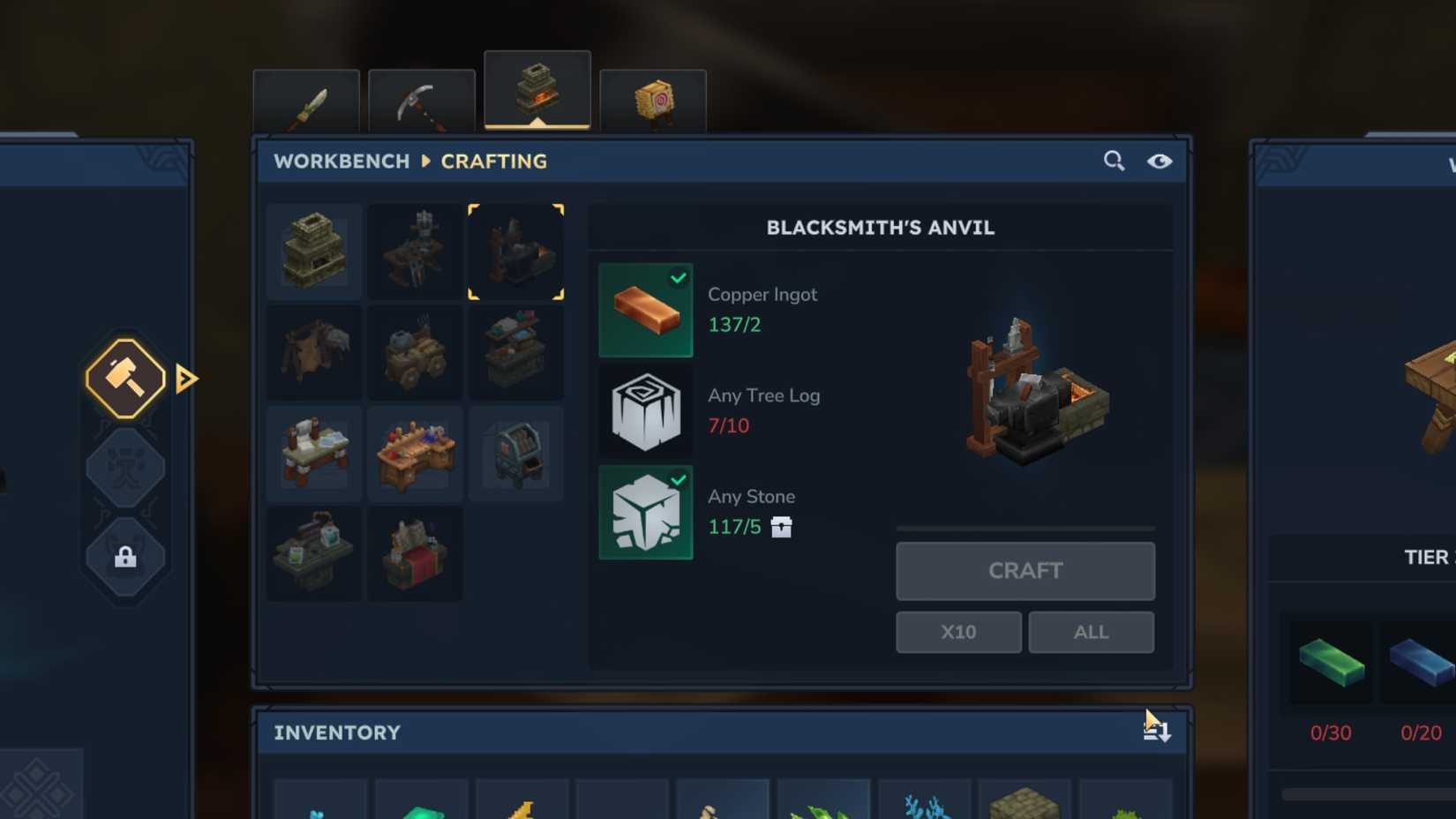Open the recipe search magnifier
The width and height of the screenshot is (1456, 819).
(x=1114, y=161)
